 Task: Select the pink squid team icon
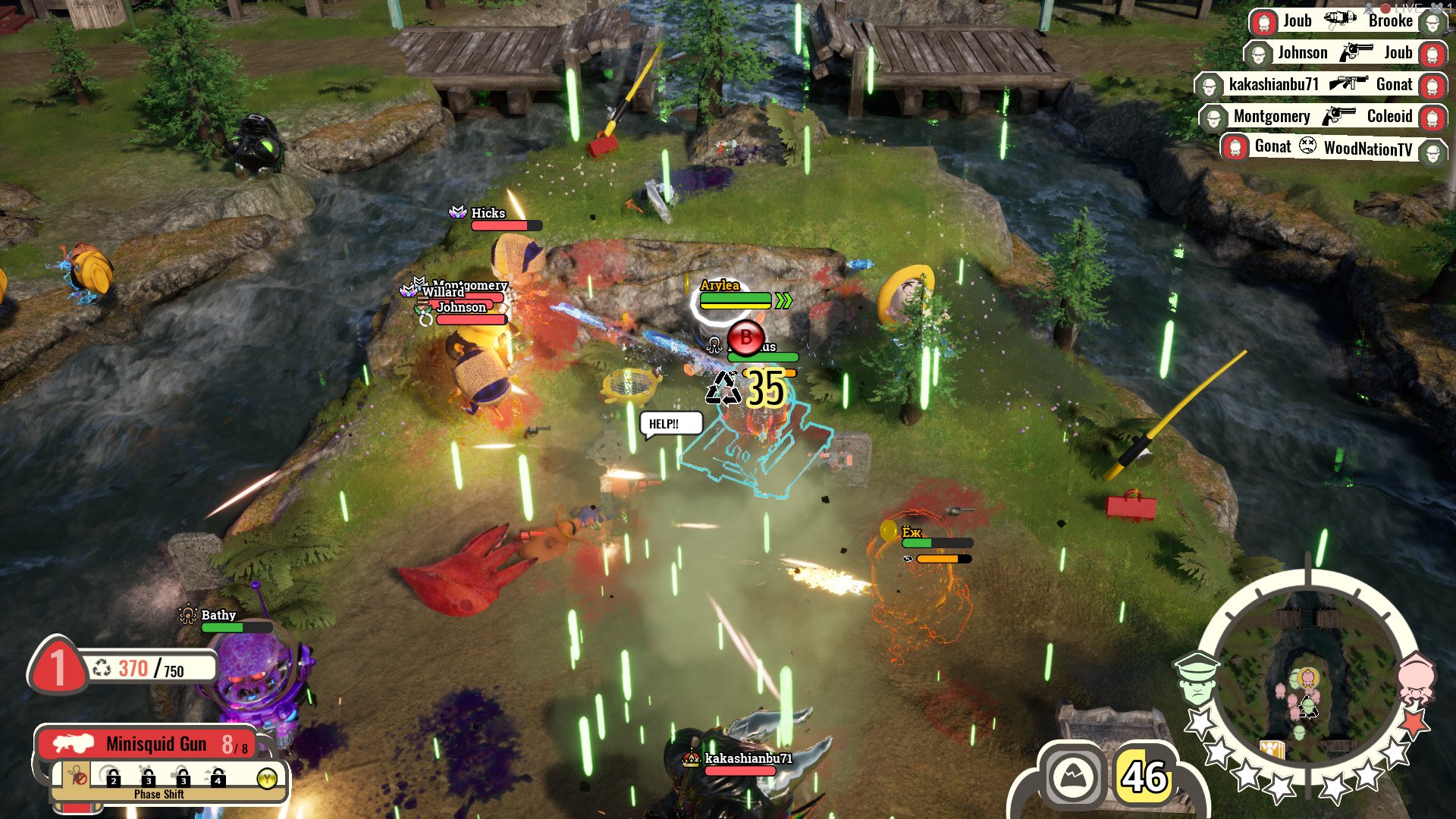[1414, 677]
